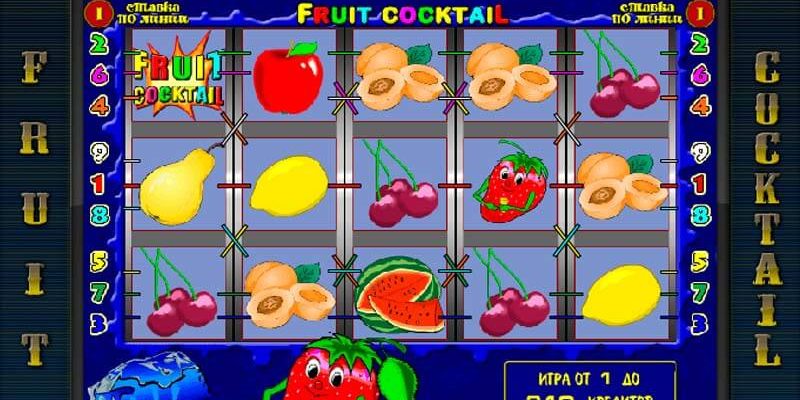800x400 pixels.
Task: Select payline 9 in the right number column
Action: [701, 153]
